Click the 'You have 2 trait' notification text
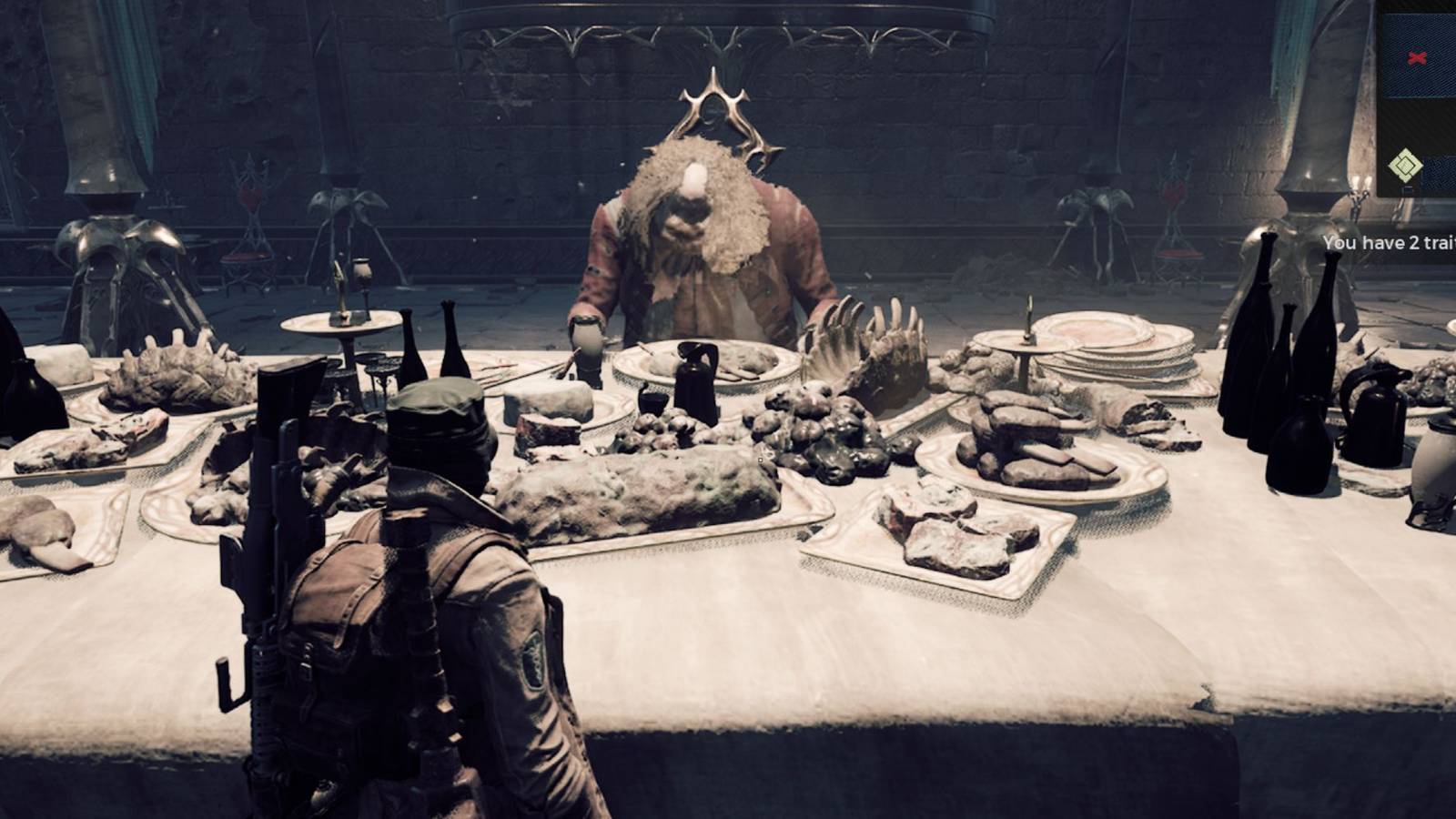 (1388, 244)
